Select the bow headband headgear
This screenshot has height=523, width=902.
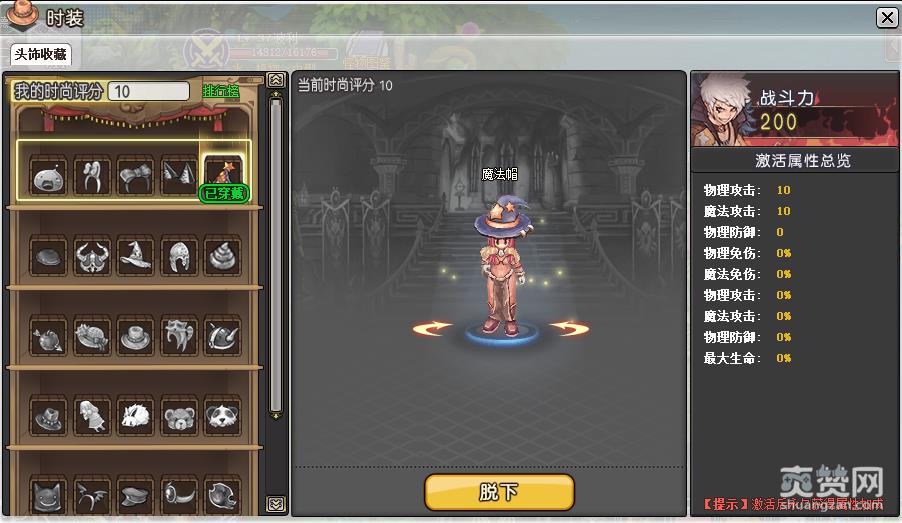pos(135,177)
